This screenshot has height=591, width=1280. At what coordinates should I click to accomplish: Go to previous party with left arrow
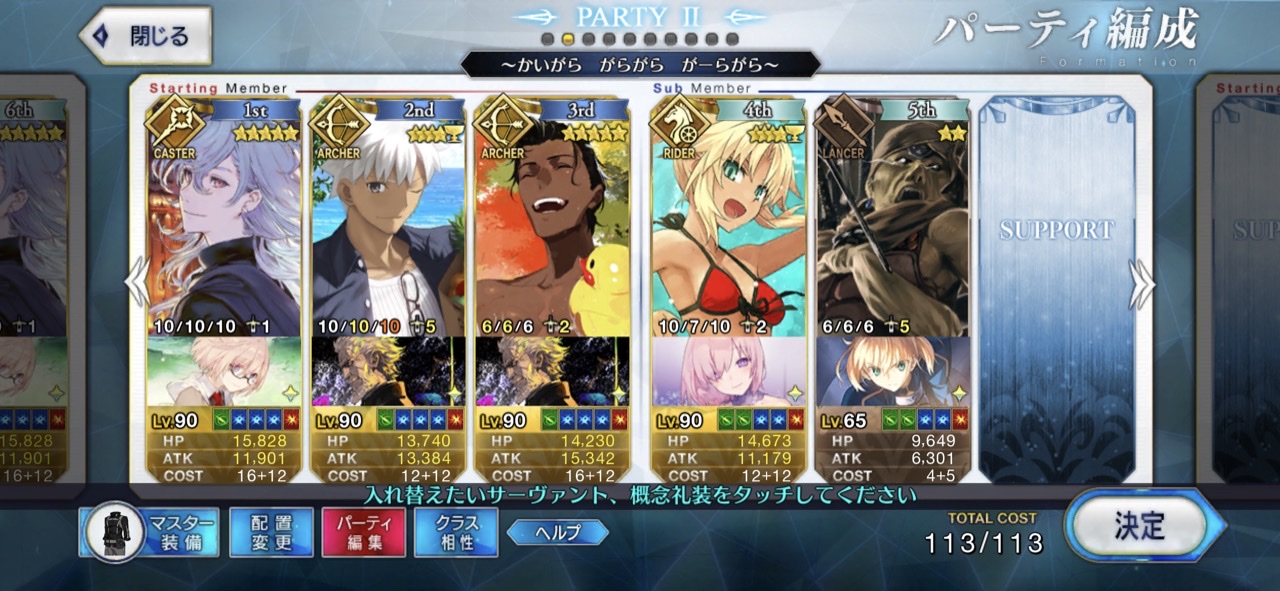(x=136, y=285)
